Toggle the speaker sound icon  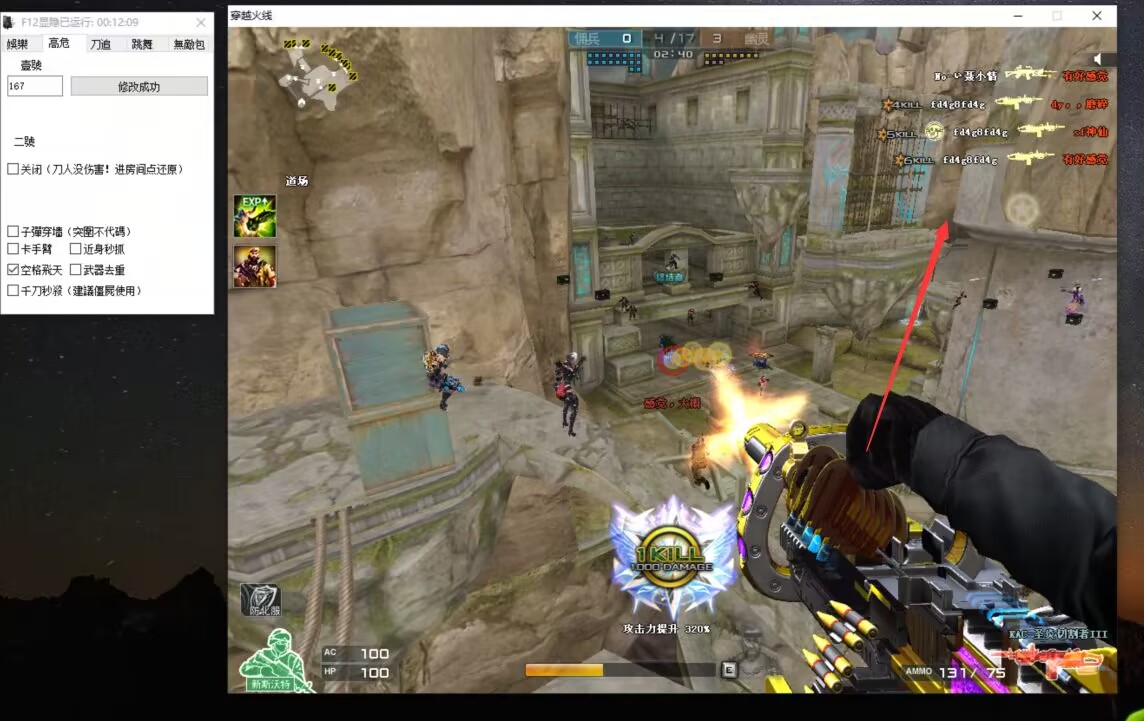click(x=1101, y=60)
